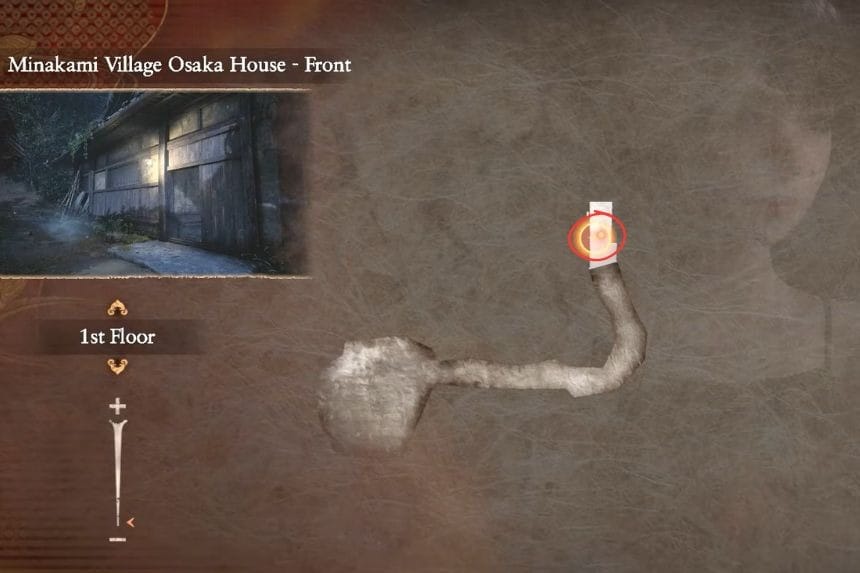Click the floor-down arrow below 1st Floor
860x573 pixels.
coord(117,366)
